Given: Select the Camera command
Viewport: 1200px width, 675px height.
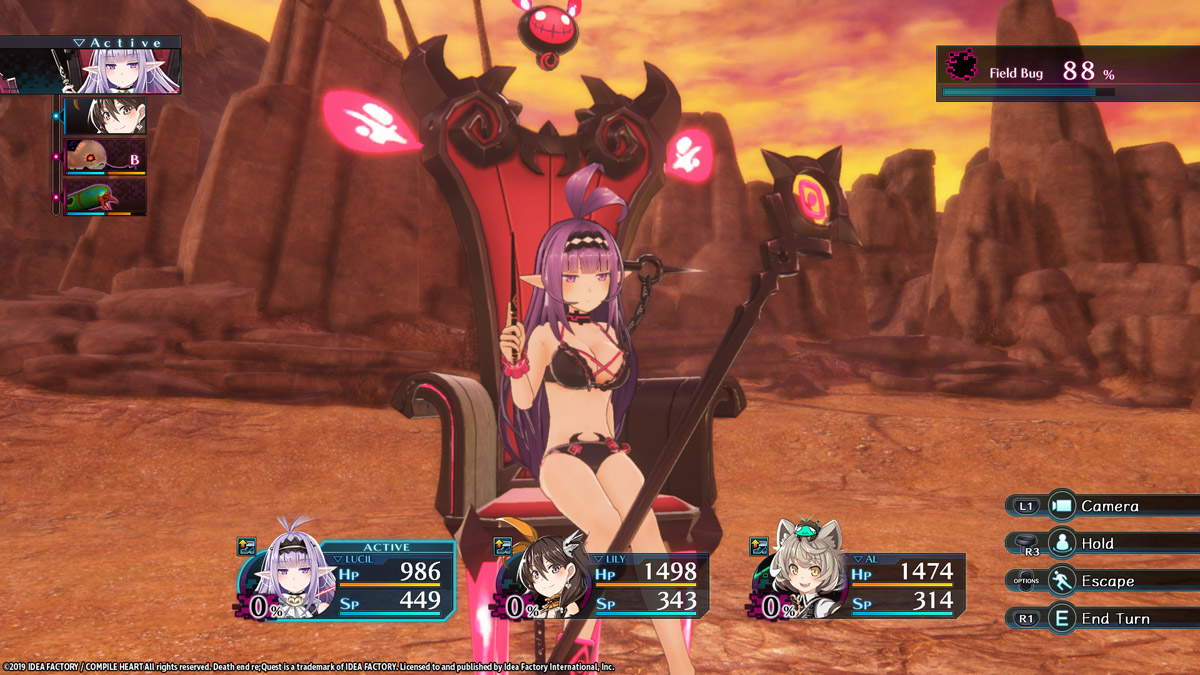Looking at the screenshot, I should (x=1108, y=506).
